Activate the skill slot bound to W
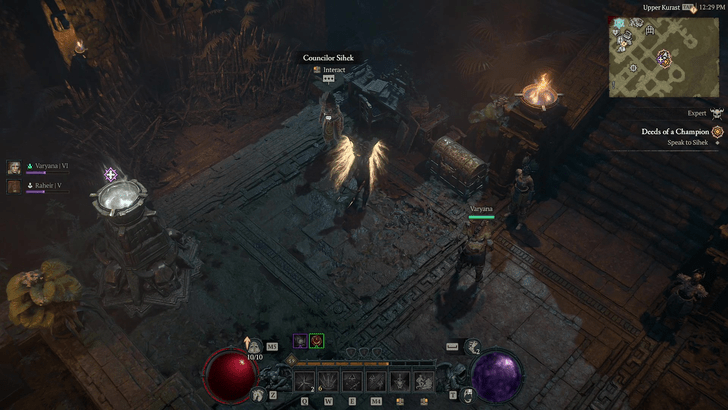 (x=328, y=381)
